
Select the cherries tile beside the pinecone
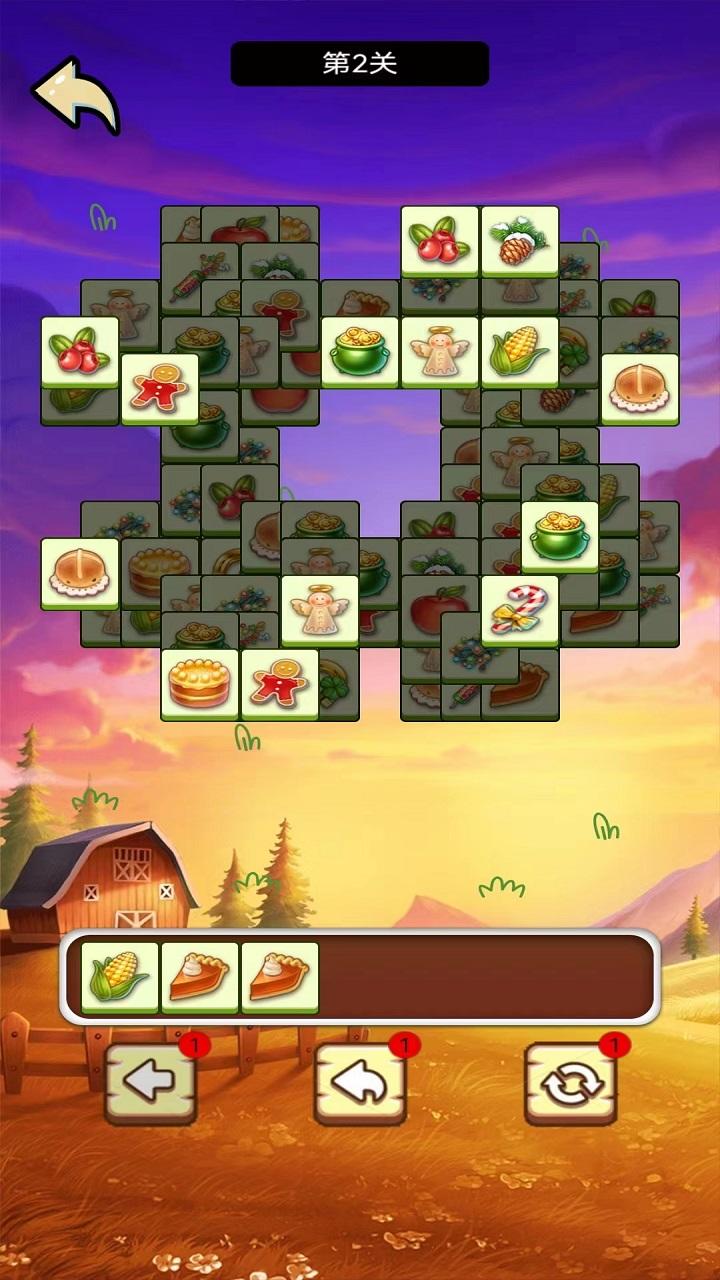439,241
